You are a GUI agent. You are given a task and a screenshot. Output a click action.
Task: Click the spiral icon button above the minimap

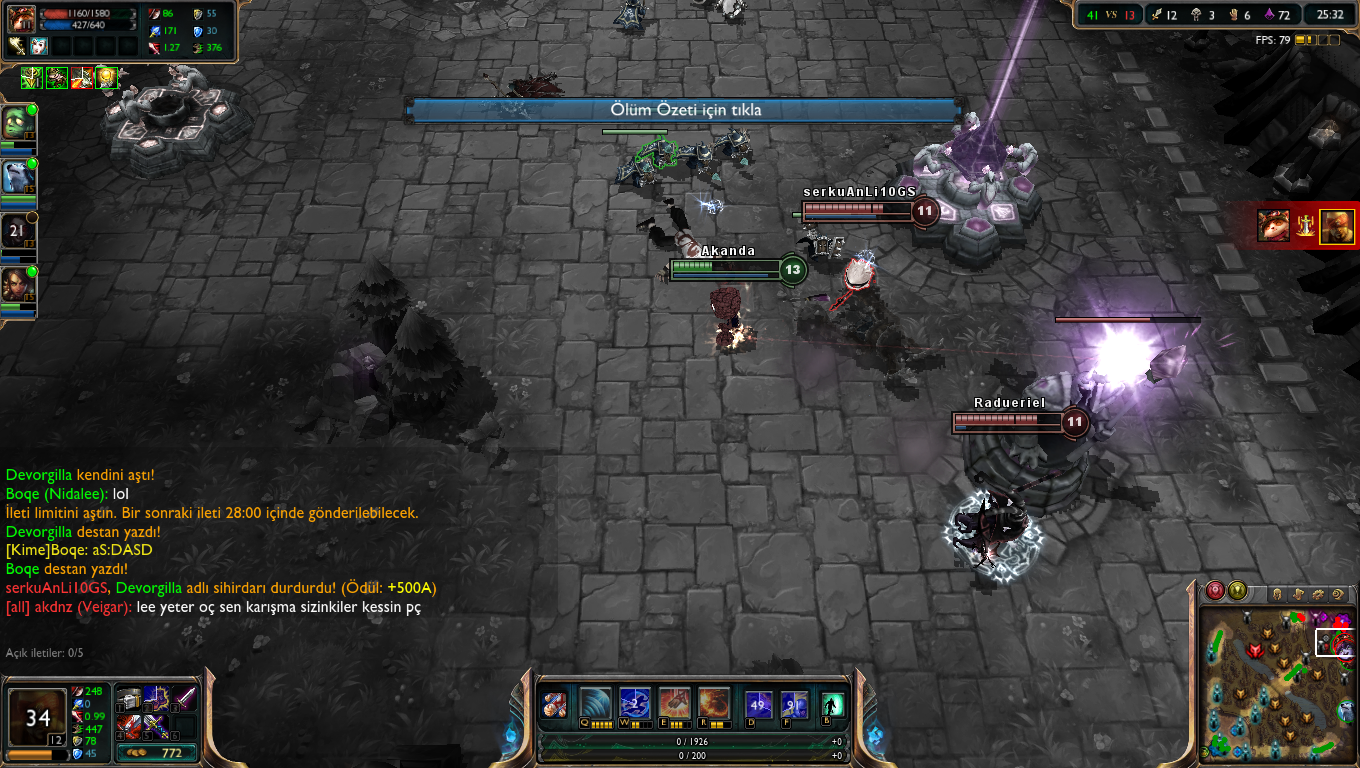pyautogui.click(x=1340, y=594)
